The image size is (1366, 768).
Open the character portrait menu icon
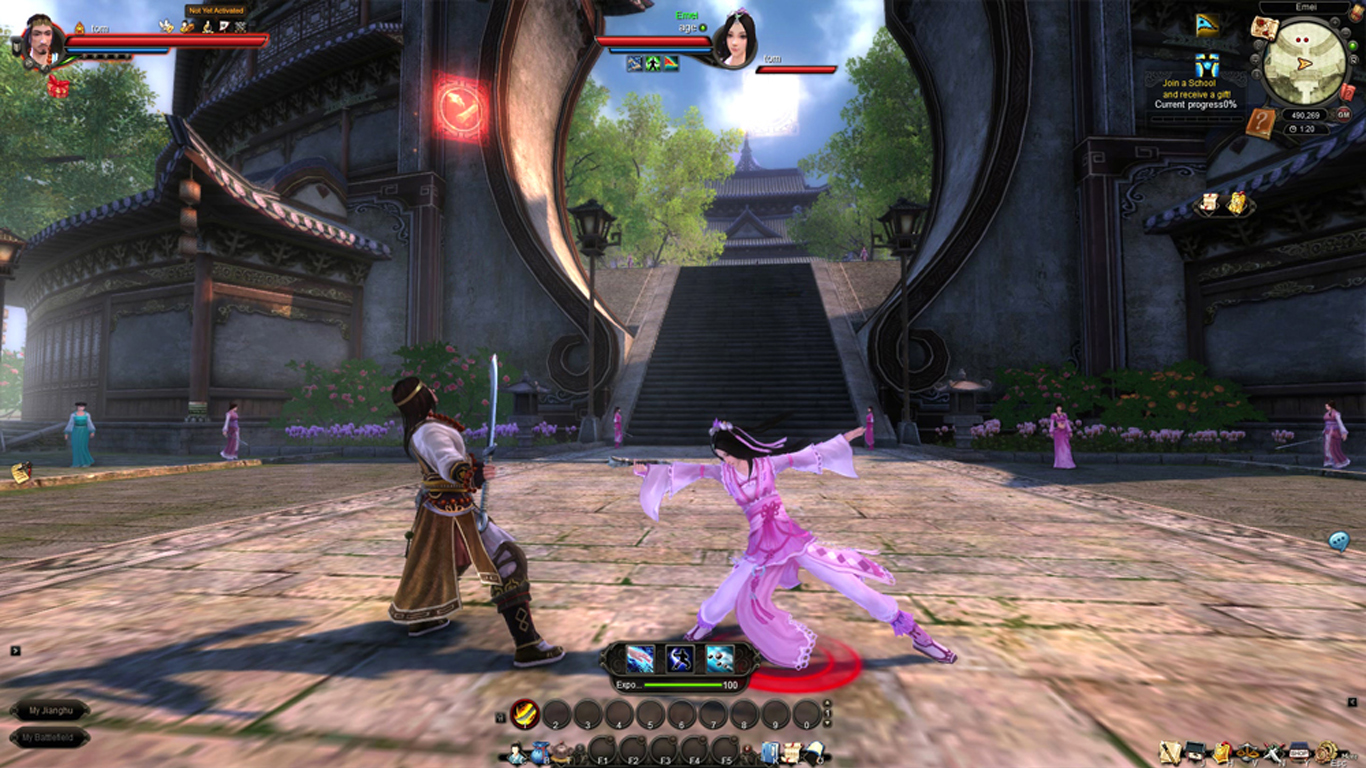(x=517, y=753)
